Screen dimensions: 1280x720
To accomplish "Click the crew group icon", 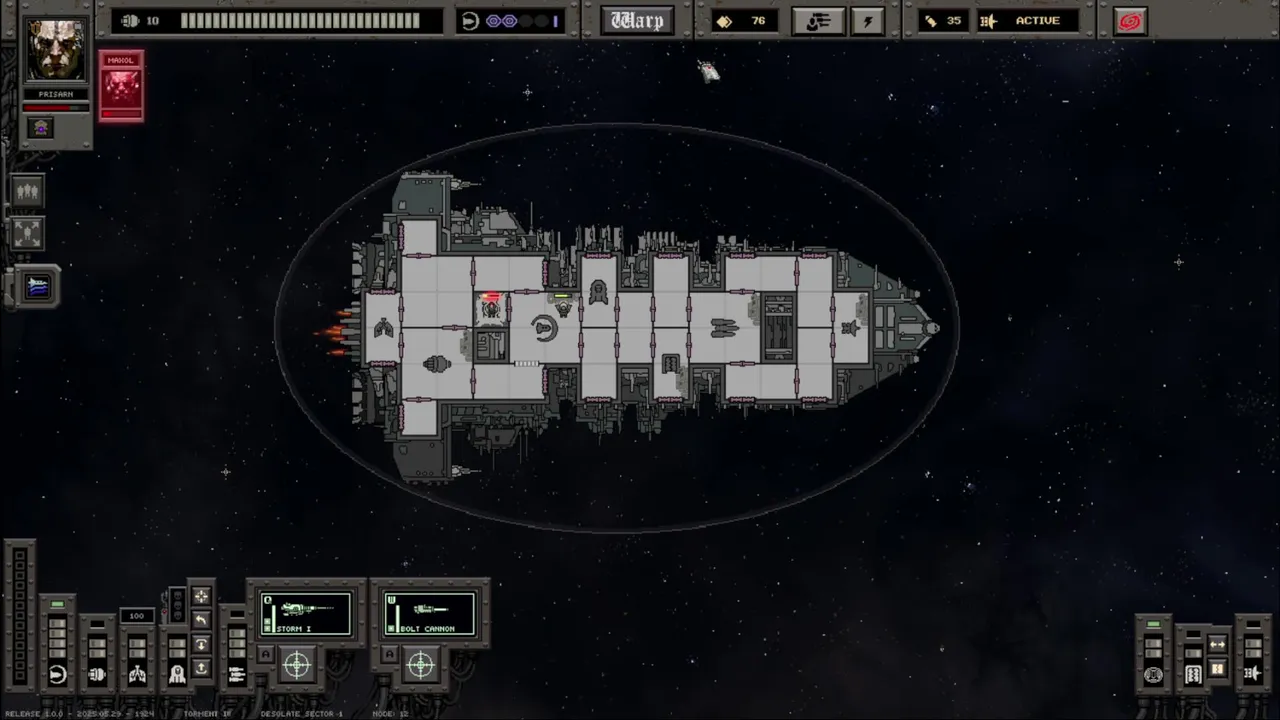I will [27, 190].
